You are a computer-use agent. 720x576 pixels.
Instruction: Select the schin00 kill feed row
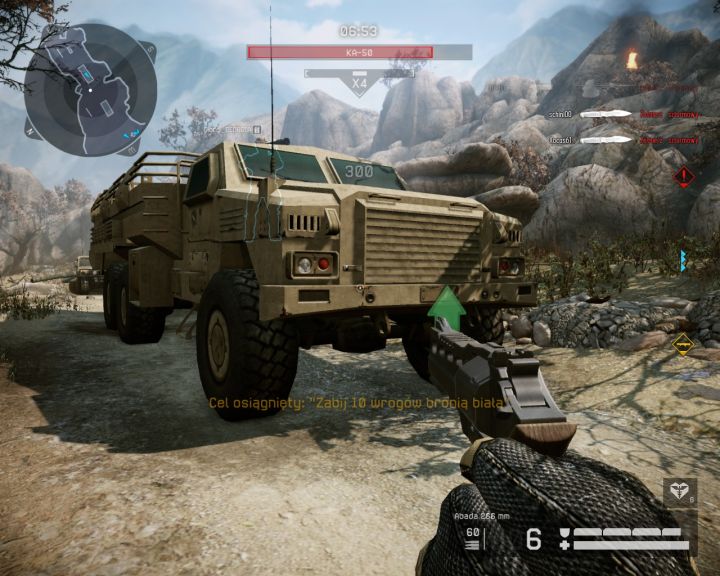click(630, 115)
